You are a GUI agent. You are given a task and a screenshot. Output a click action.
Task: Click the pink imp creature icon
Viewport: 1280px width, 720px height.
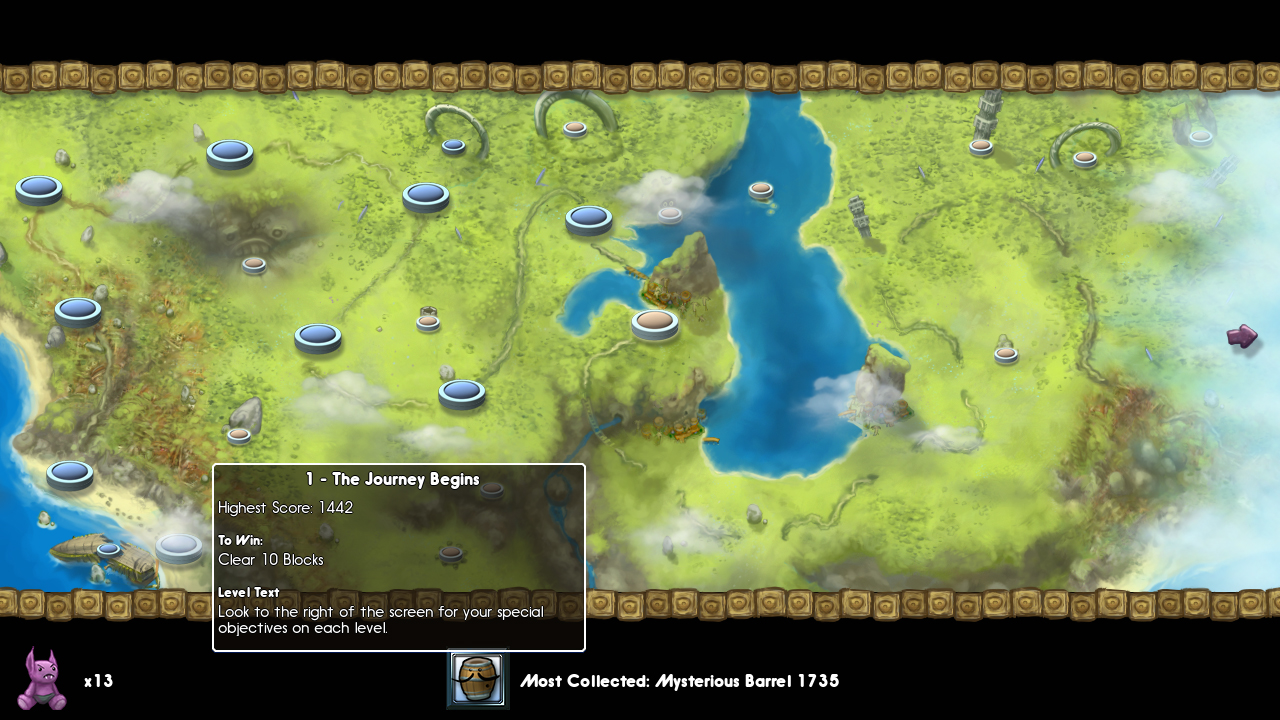(x=33, y=681)
